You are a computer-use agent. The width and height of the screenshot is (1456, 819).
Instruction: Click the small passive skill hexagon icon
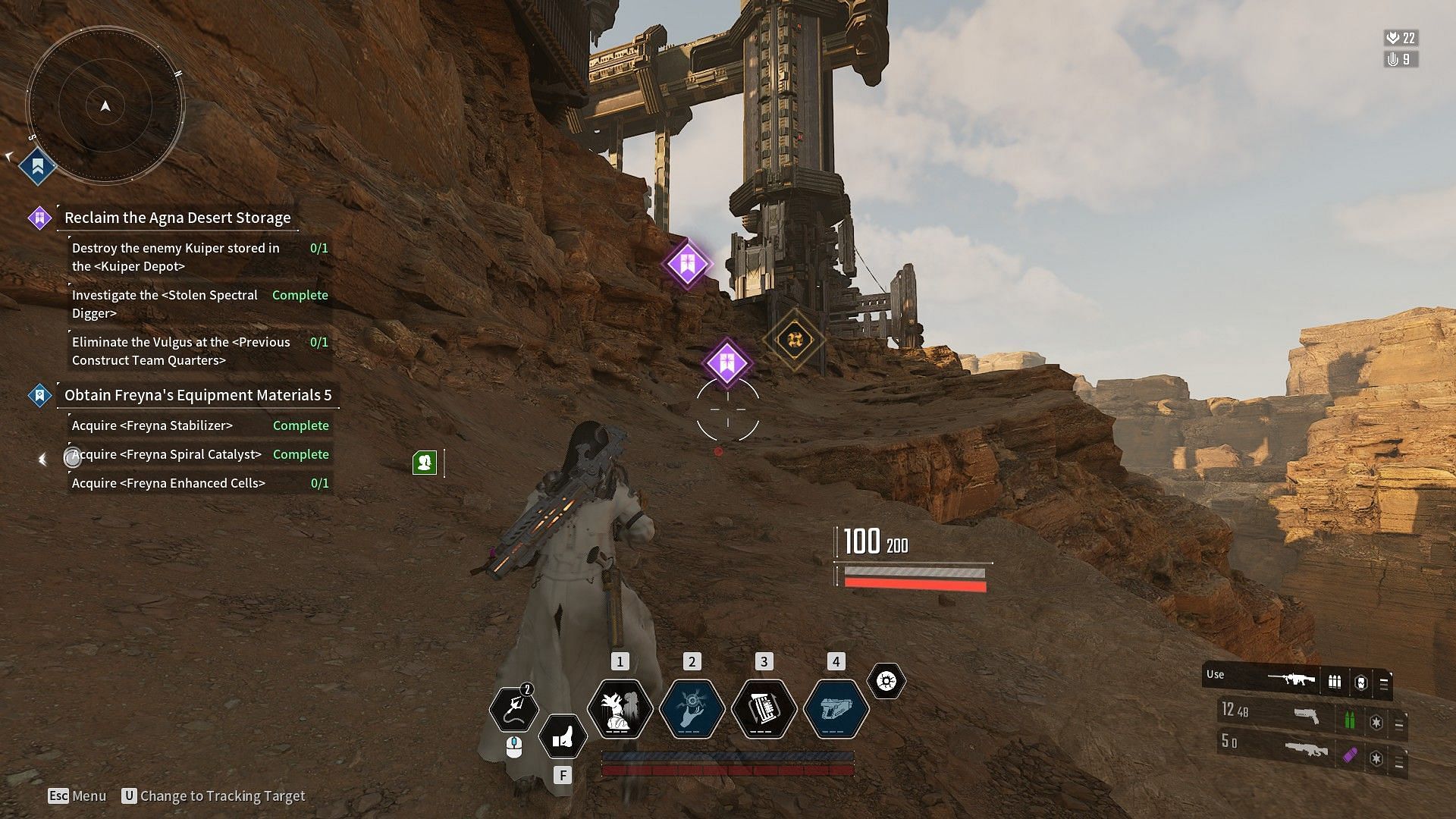pyautogui.click(x=886, y=681)
